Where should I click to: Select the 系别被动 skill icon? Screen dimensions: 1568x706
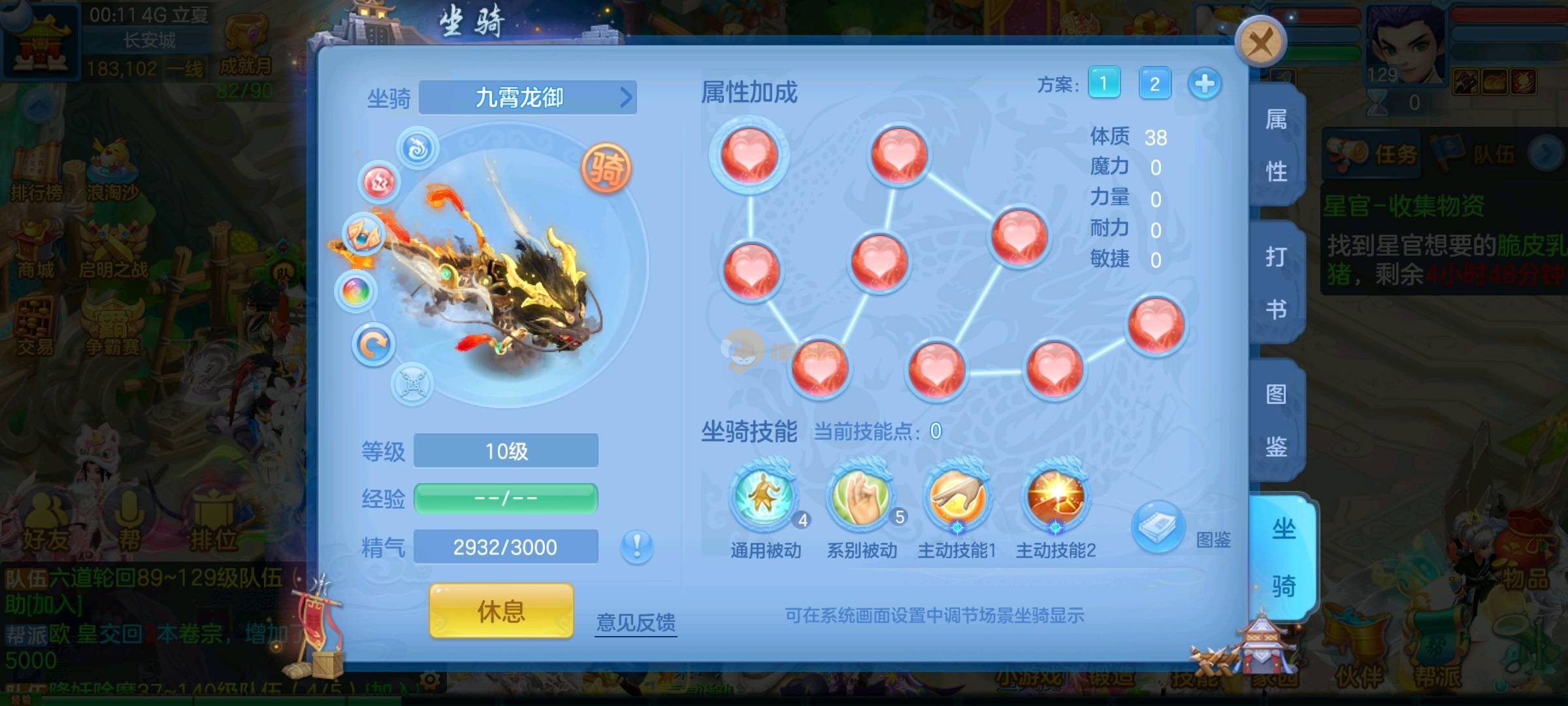coord(860,498)
